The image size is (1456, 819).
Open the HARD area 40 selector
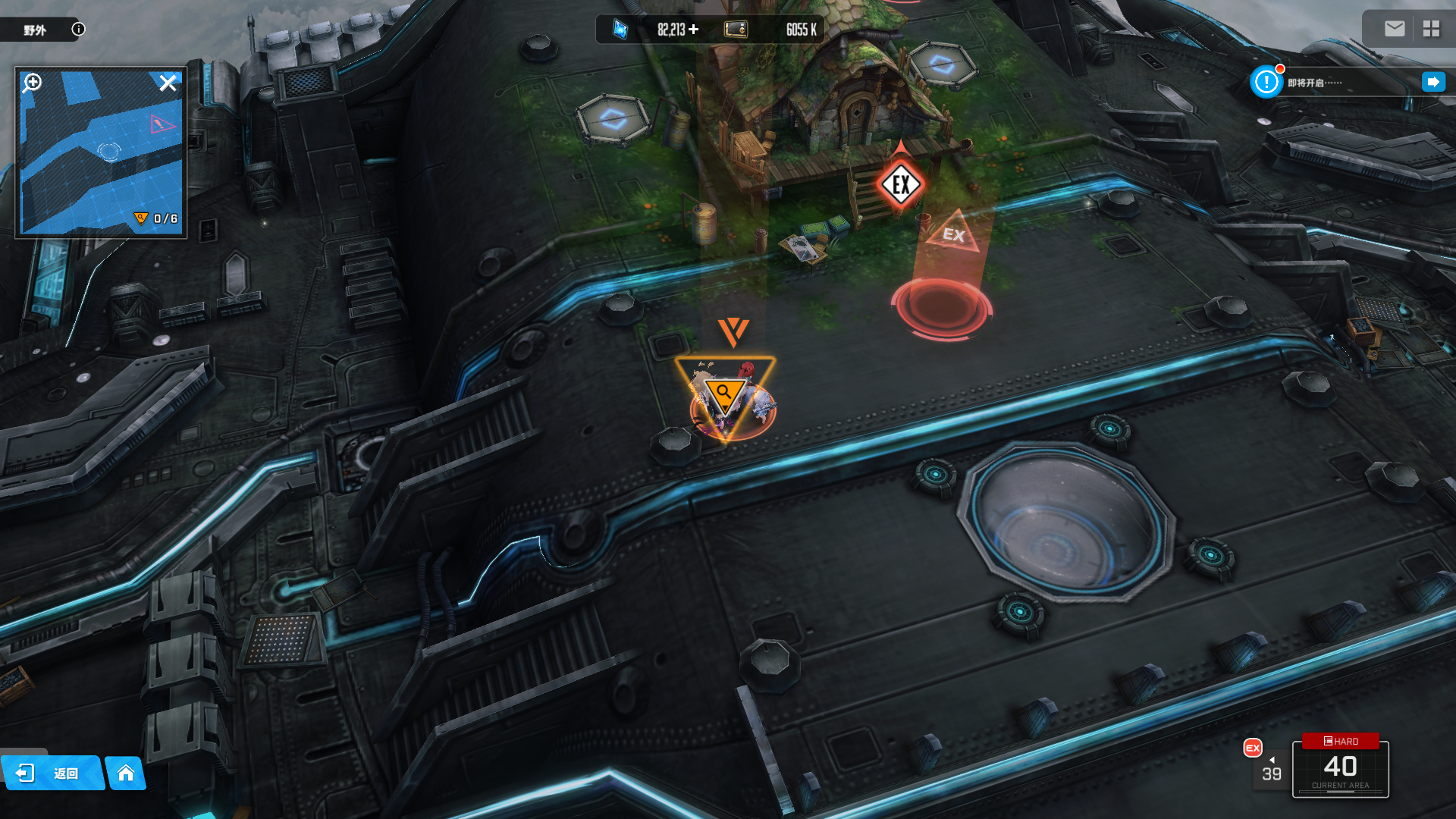[1340, 767]
